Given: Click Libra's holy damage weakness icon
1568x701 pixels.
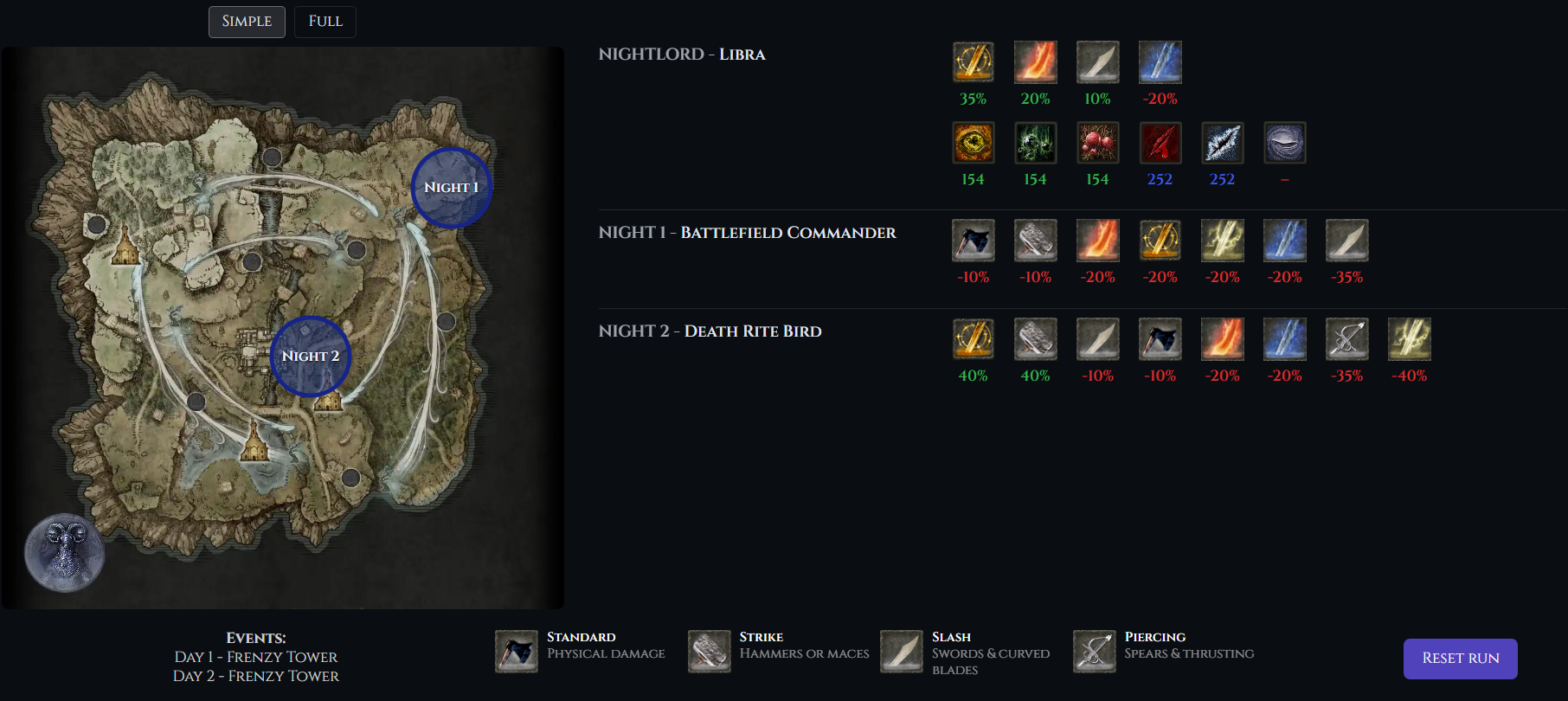Looking at the screenshot, I should [973, 62].
